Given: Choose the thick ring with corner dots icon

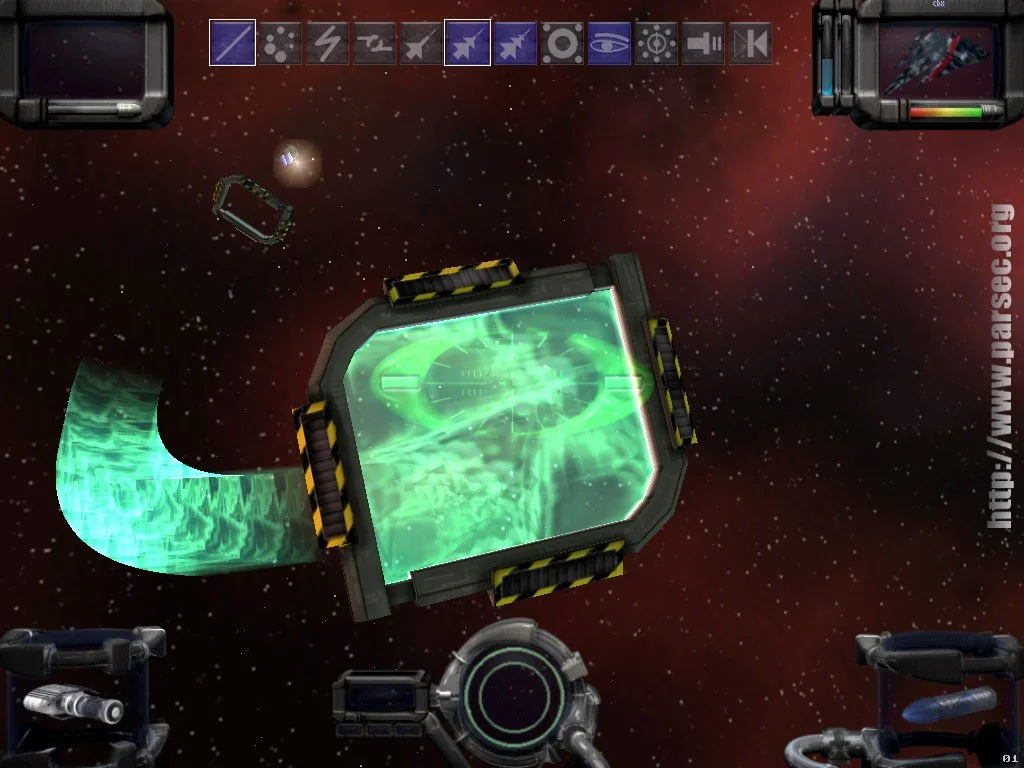Looking at the screenshot, I should coord(562,43).
